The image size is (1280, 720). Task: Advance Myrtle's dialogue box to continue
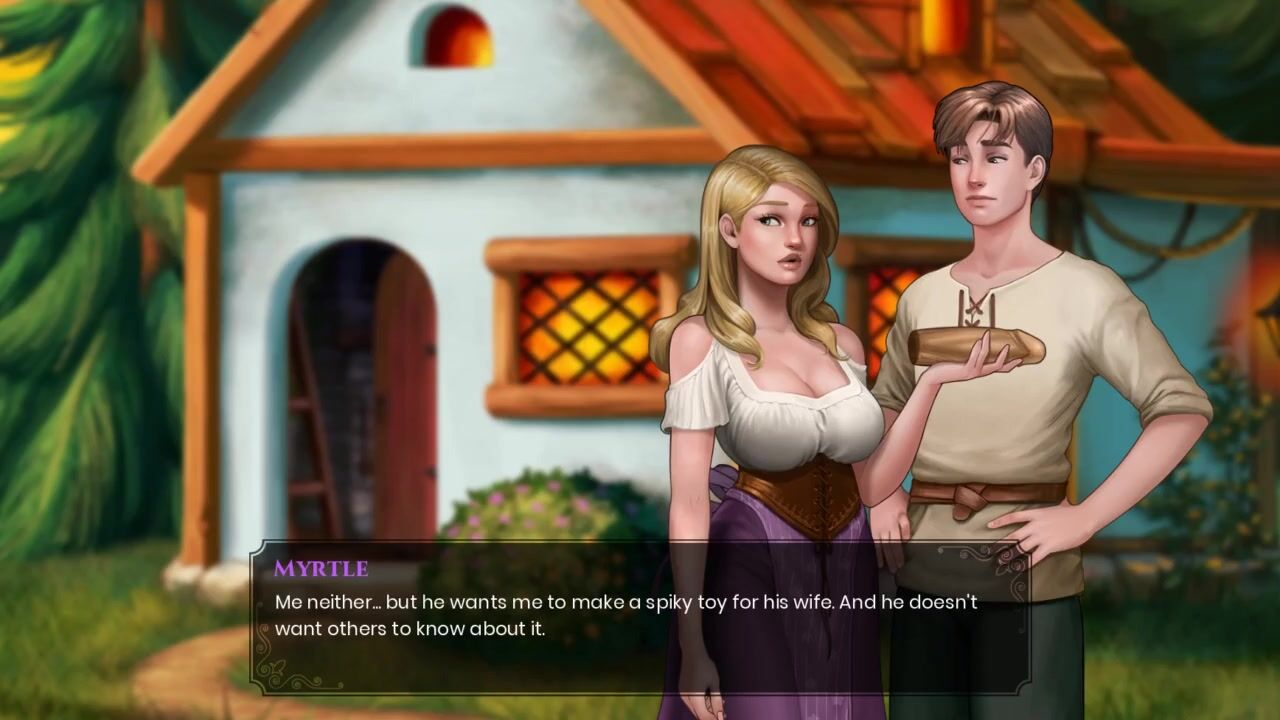pyautogui.click(x=640, y=616)
